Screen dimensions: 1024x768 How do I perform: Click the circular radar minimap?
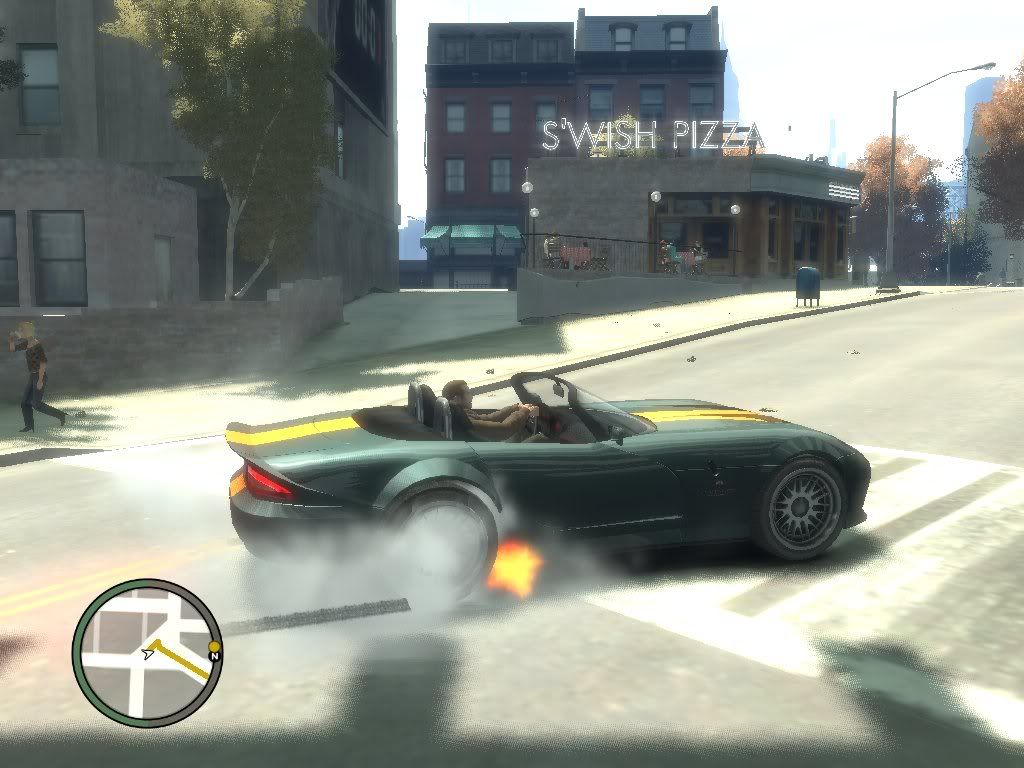tap(147, 652)
